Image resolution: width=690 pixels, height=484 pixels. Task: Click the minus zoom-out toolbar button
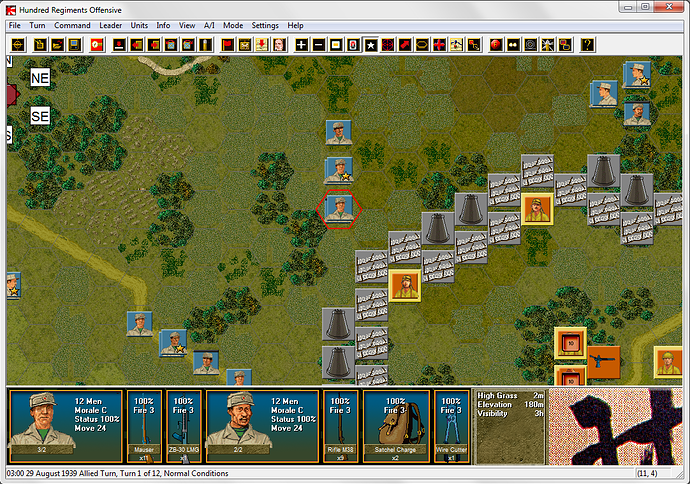pos(319,45)
